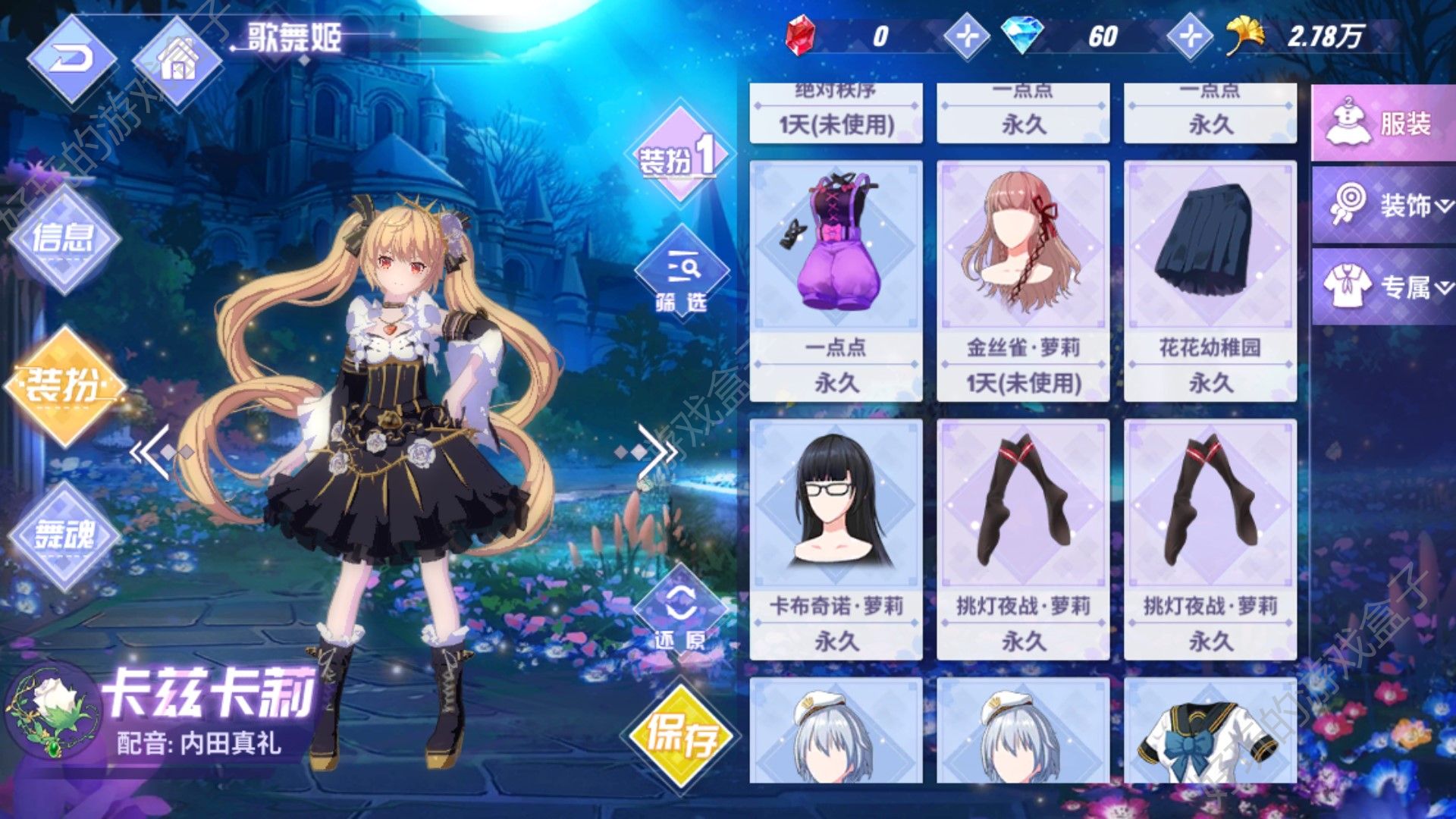Save the outfit with 保存 button
Screen dimensions: 1456x819
coord(680,734)
